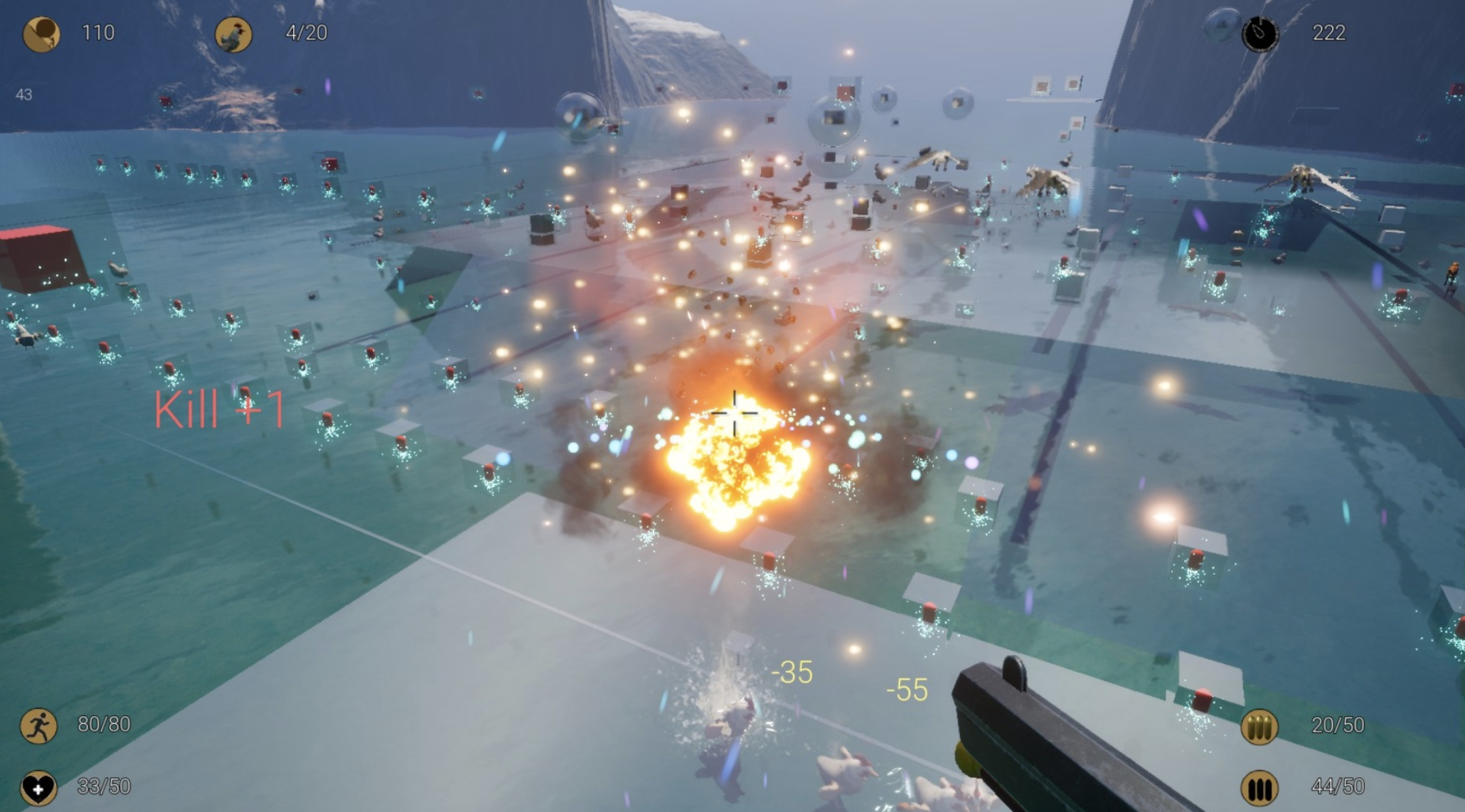The width and height of the screenshot is (1465, 812).
Task: Choose the black bullets ammo icon
Action: tap(1259, 788)
